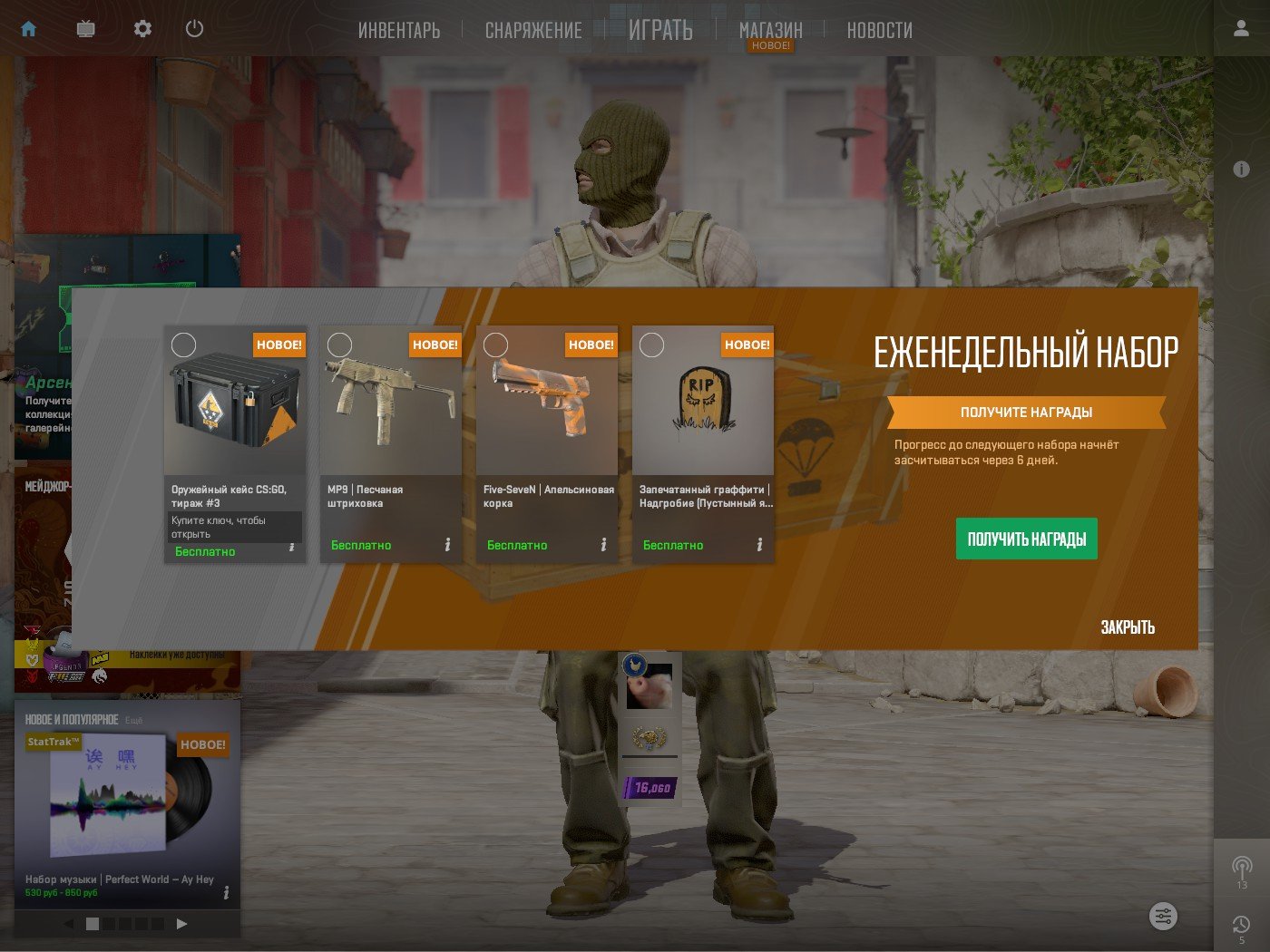
Task: Open the profile icon in the corner
Action: coord(1241,29)
